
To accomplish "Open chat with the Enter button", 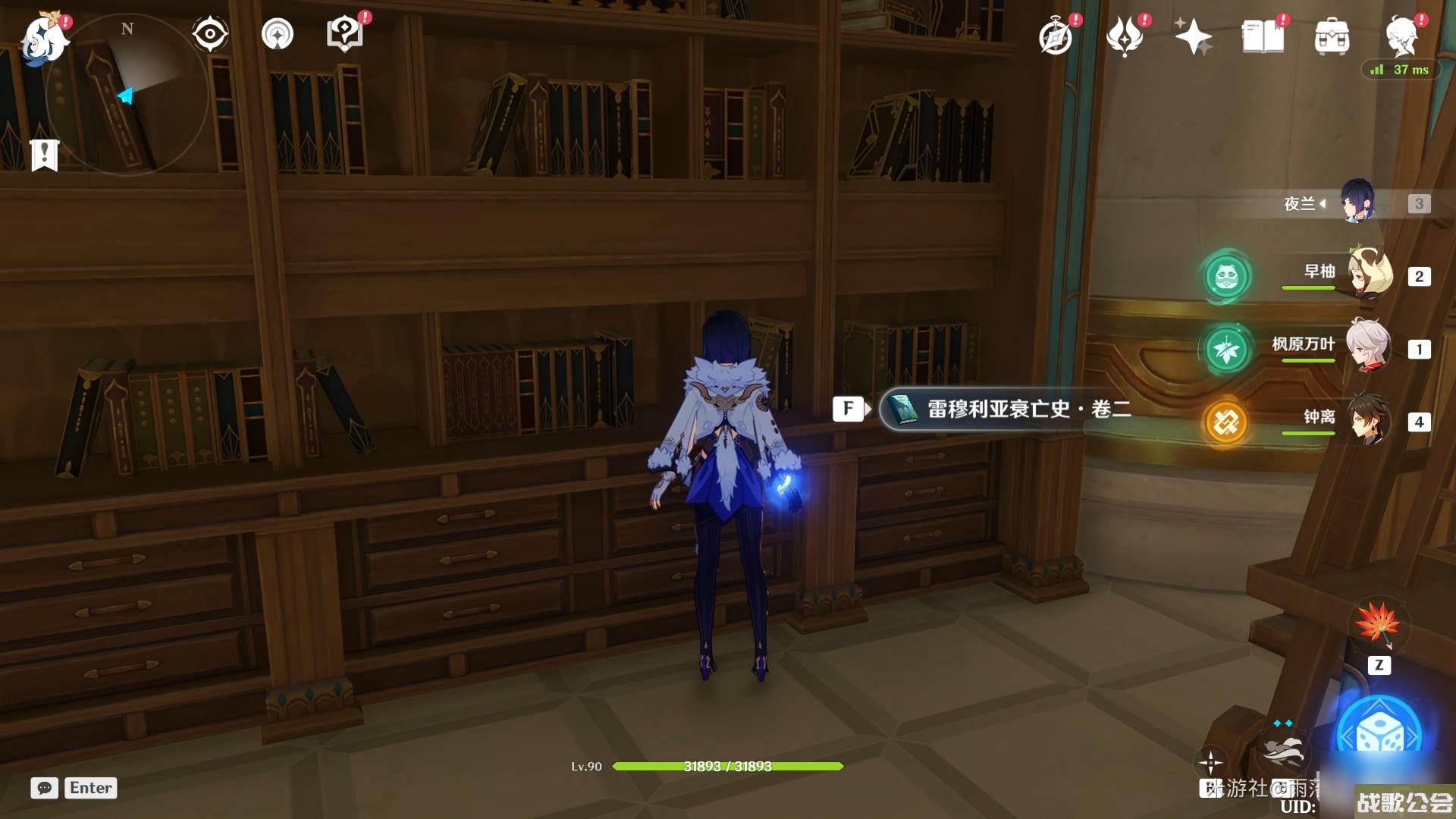I will pyautogui.click(x=90, y=788).
